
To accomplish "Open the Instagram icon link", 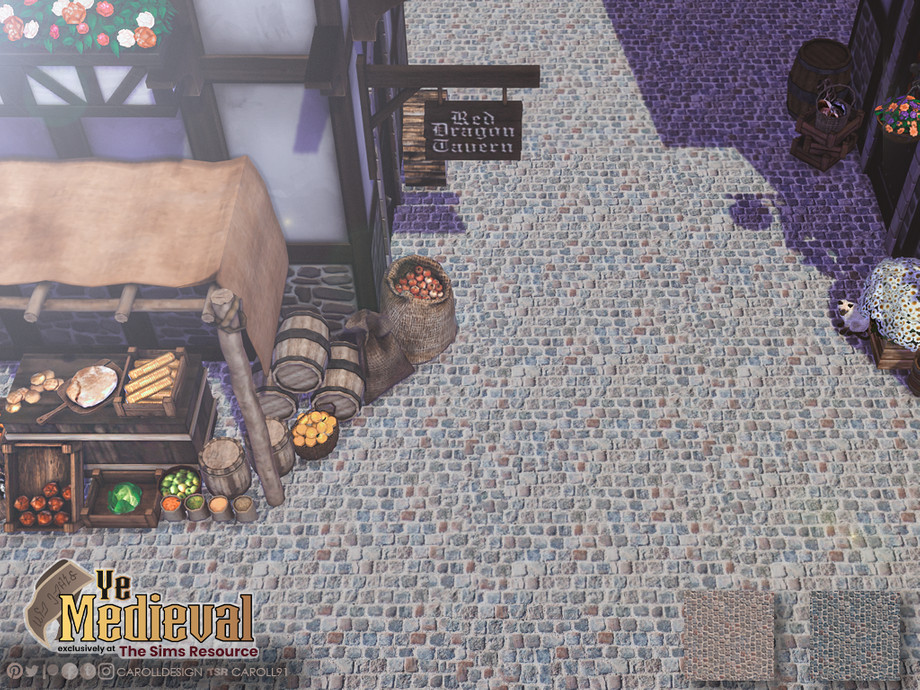I will pyautogui.click(x=106, y=671).
